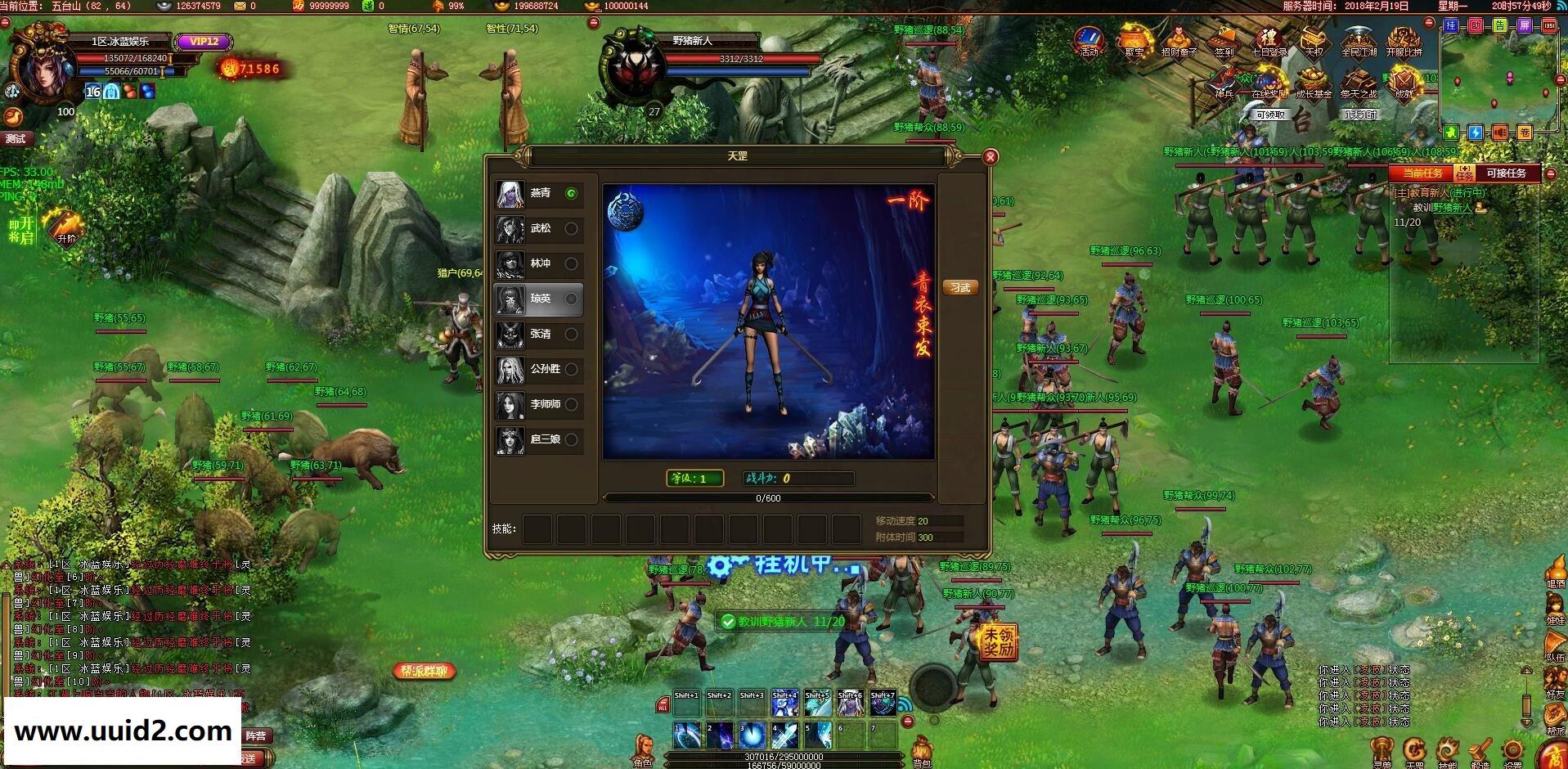Switch to the 可接任务 quest tab

[1507, 173]
